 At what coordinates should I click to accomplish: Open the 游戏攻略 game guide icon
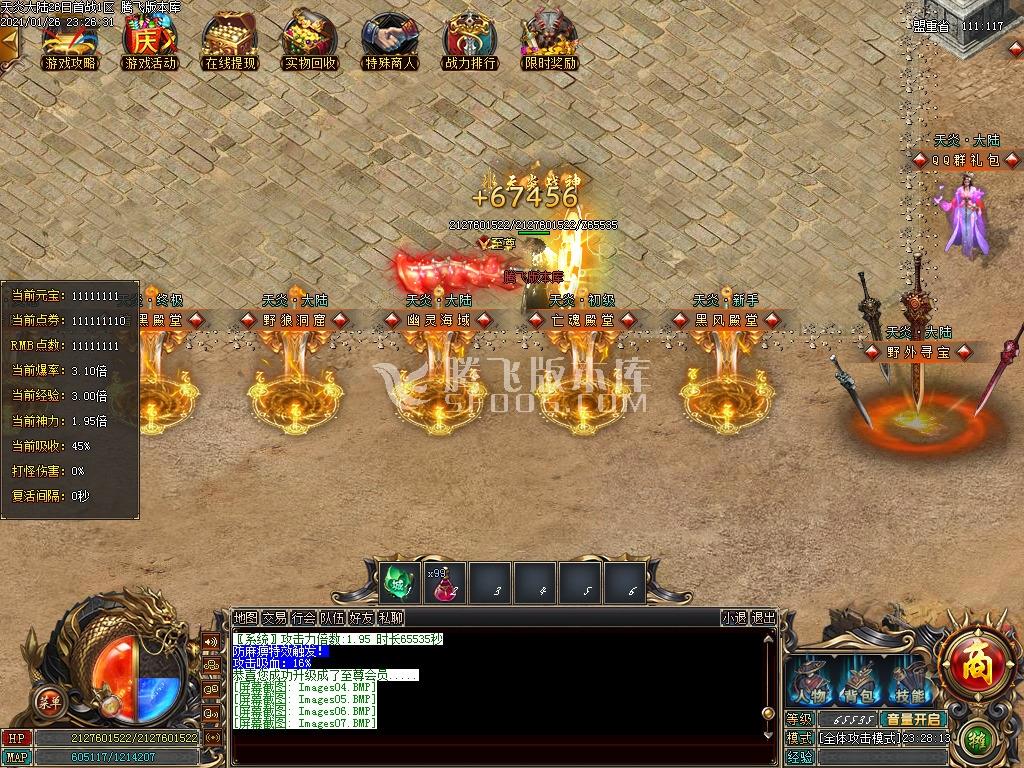coord(70,42)
